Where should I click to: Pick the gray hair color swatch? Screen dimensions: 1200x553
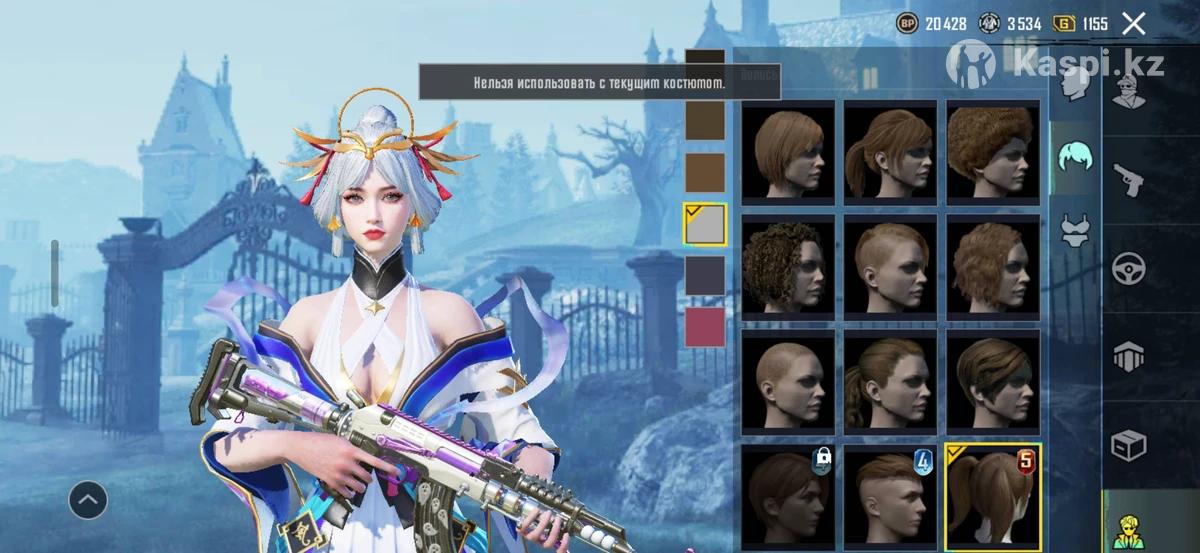coord(705,224)
